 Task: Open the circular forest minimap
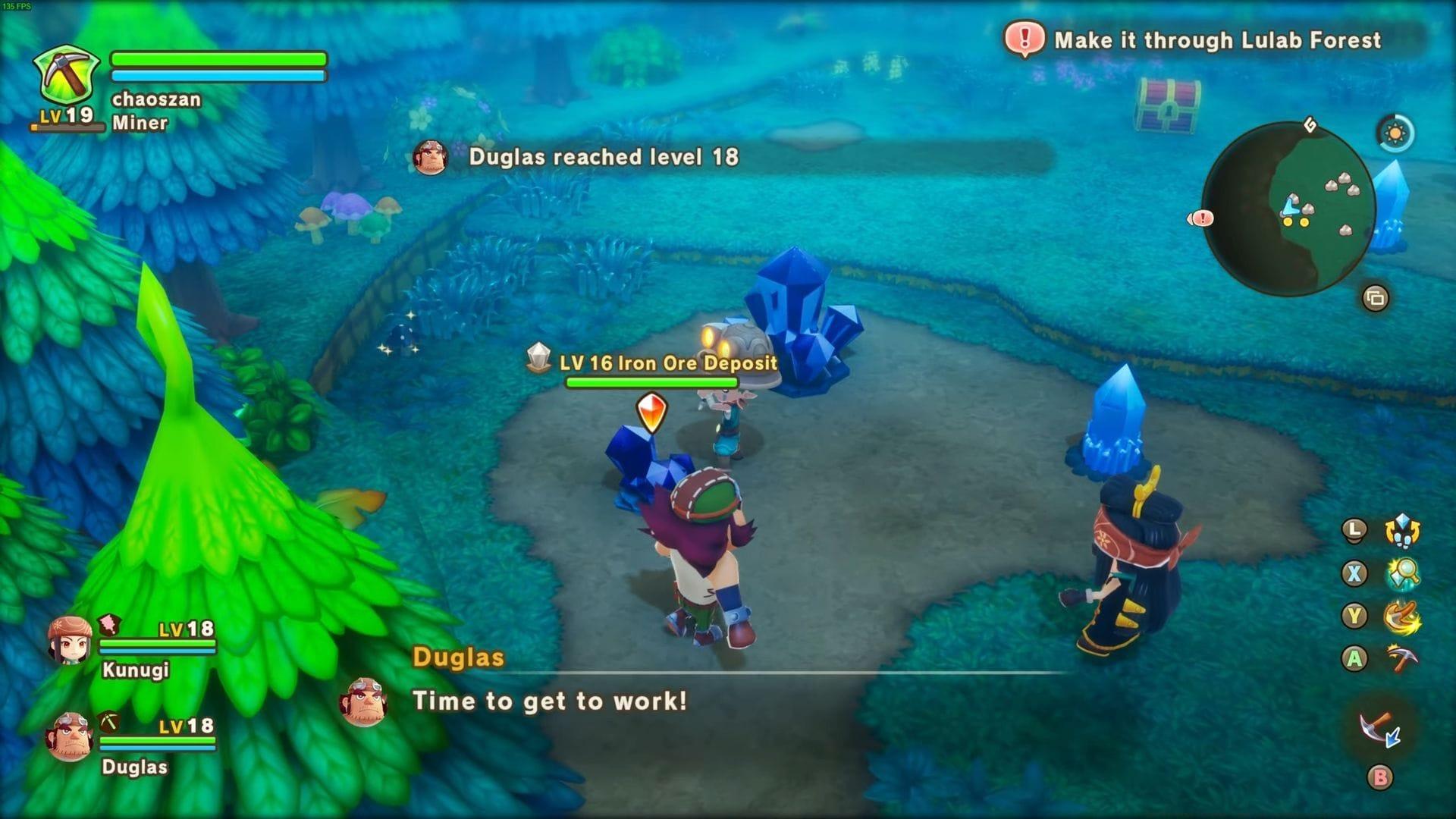pos(1288,209)
